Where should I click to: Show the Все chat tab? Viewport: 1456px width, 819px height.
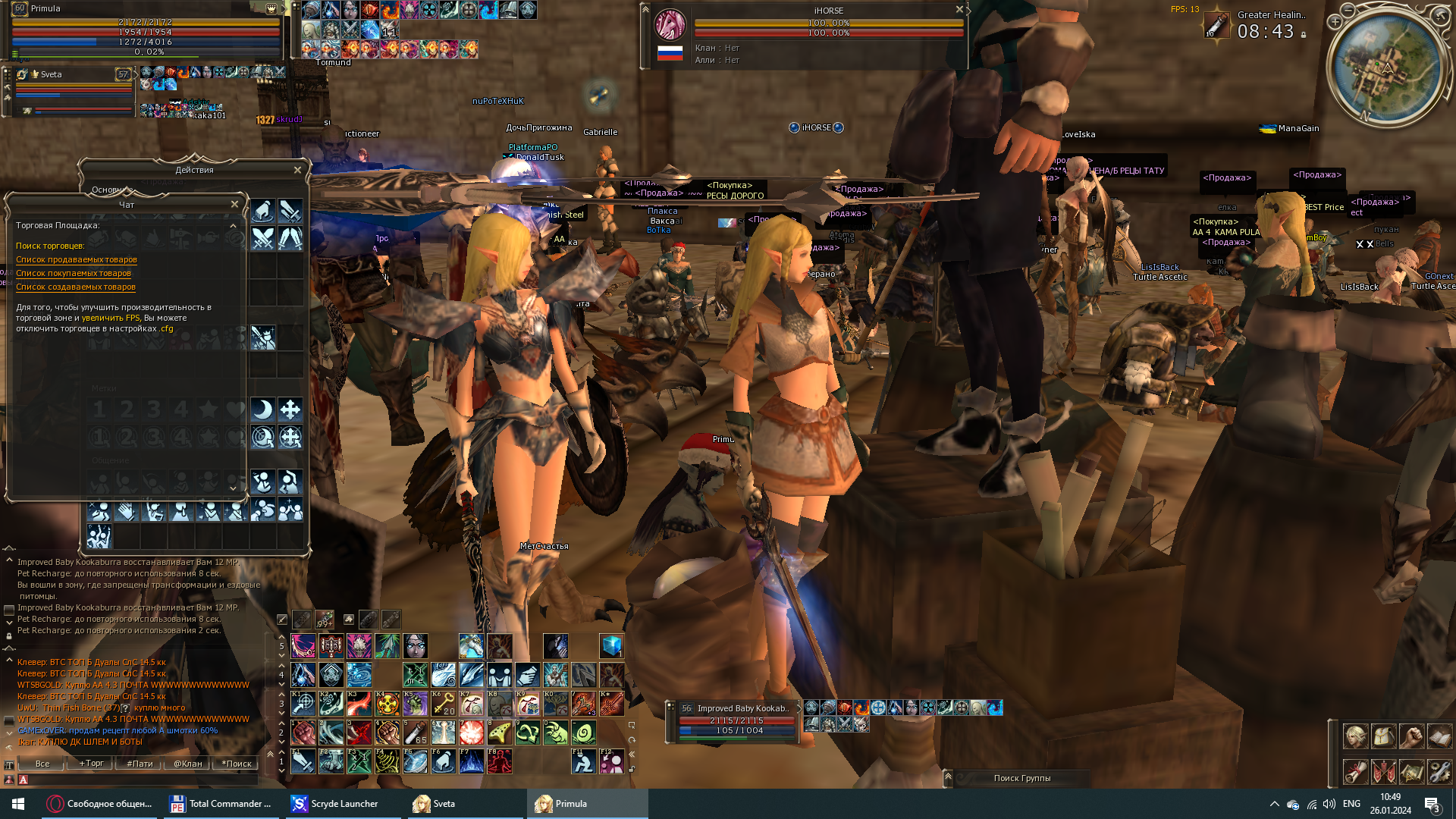tap(42, 764)
